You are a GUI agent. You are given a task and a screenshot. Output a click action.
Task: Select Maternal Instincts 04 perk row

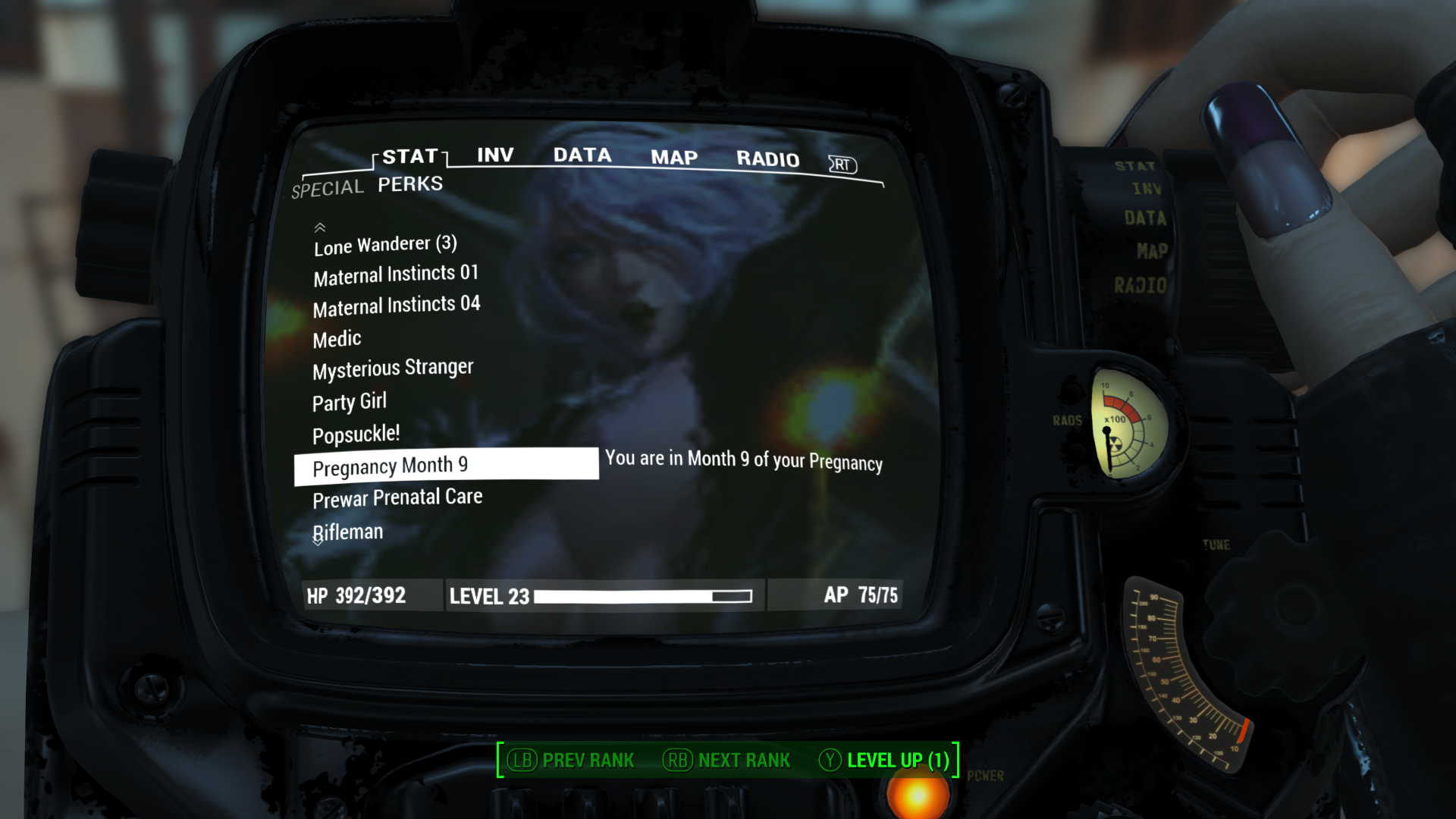[397, 306]
